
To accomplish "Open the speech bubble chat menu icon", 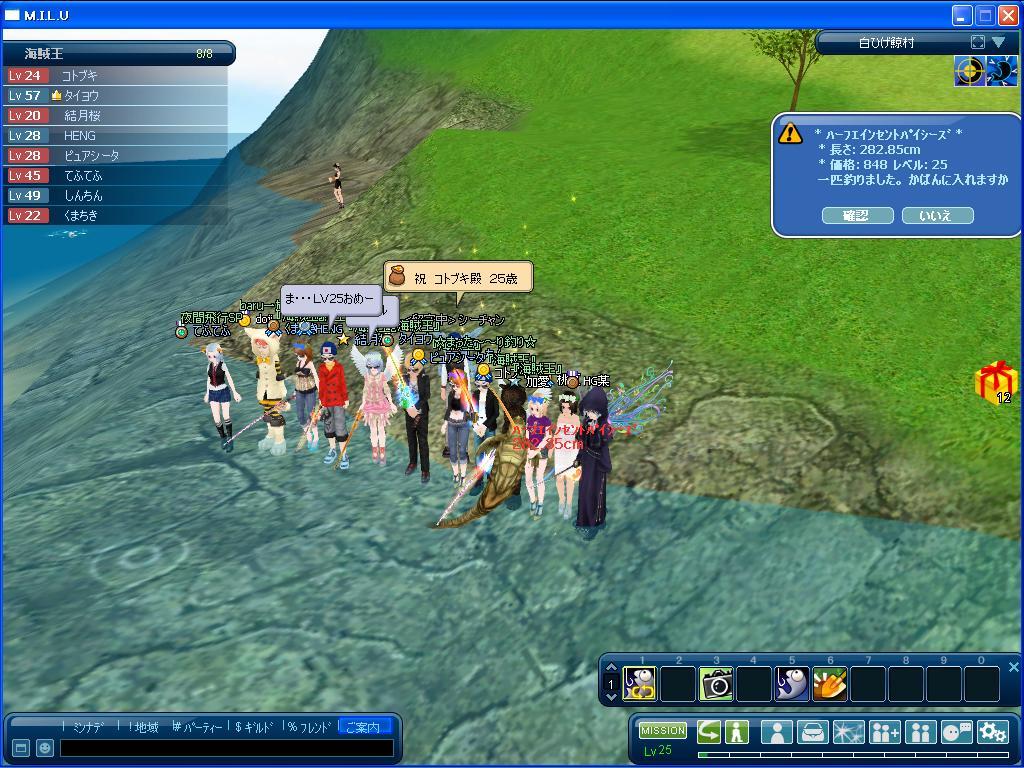I will click(x=956, y=732).
